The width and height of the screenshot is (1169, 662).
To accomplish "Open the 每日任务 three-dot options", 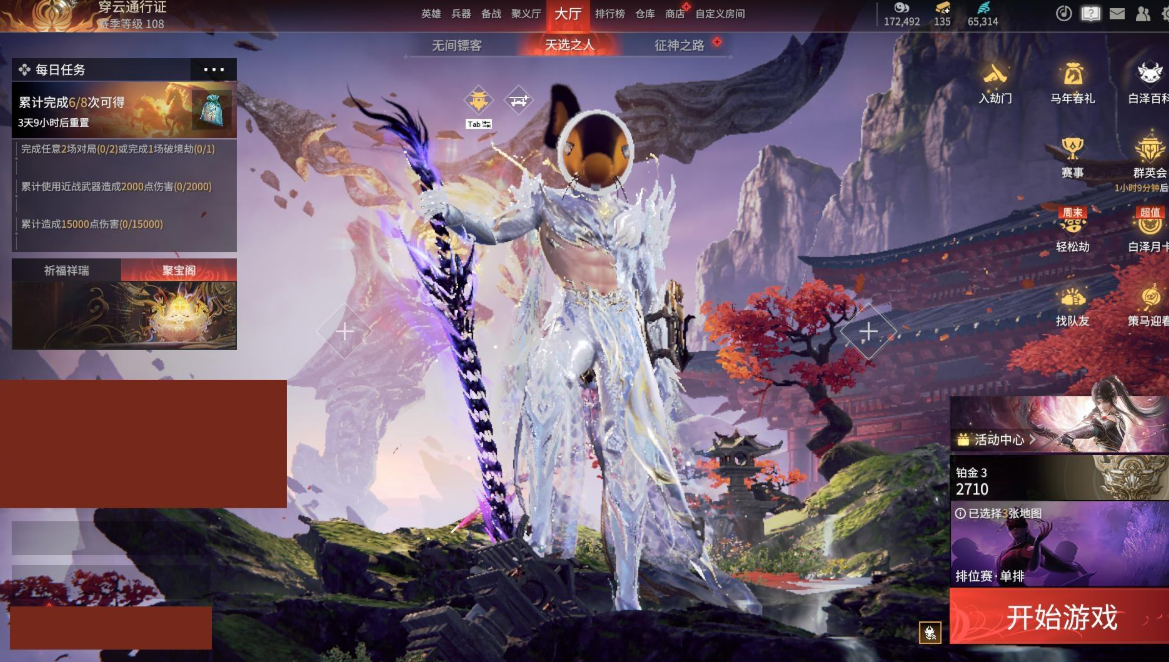I will pos(214,70).
